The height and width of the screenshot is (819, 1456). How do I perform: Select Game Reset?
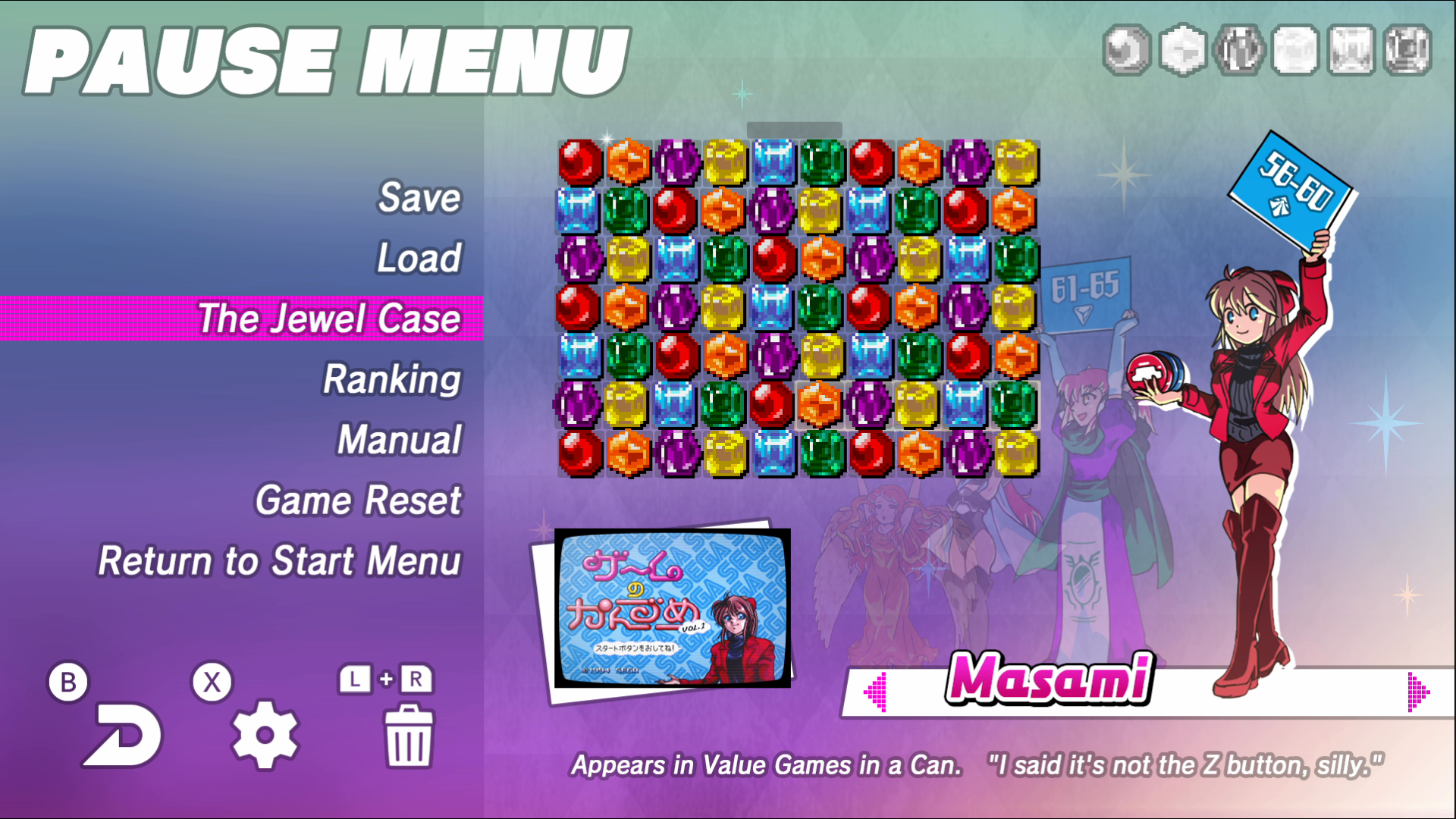(x=358, y=500)
